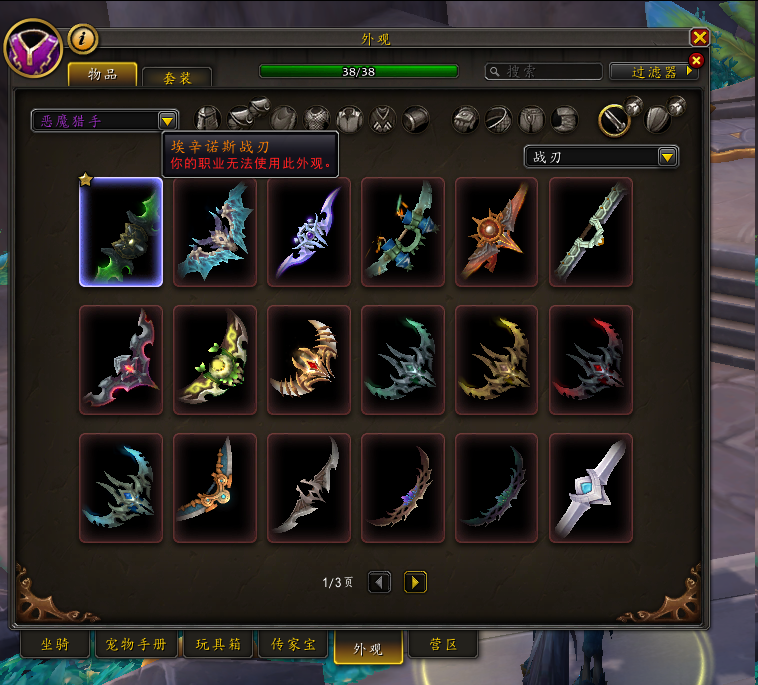Open the 宠物手册 pet journal tab

136,645
